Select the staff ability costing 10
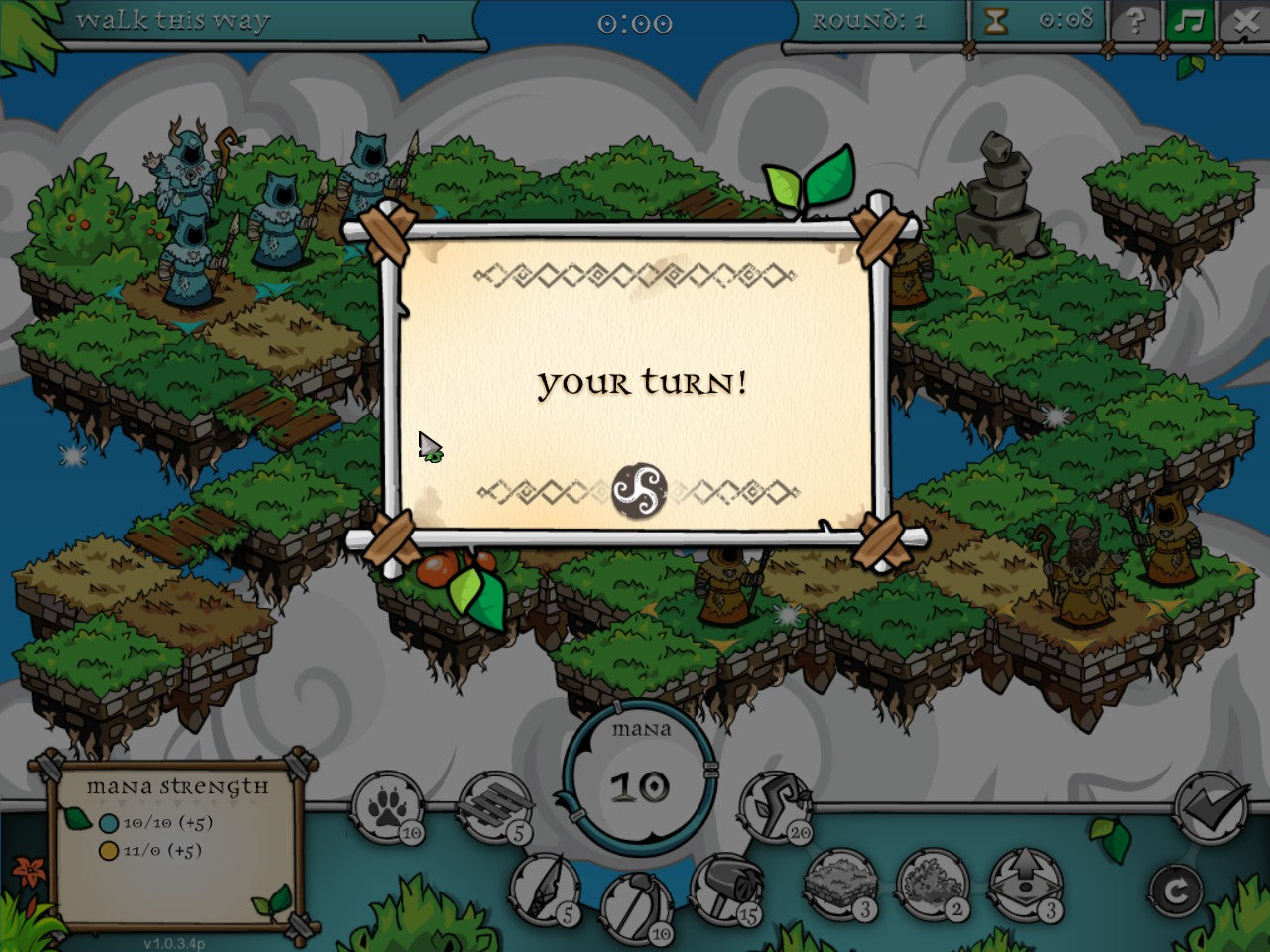This screenshot has height=952, width=1270. point(636,906)
